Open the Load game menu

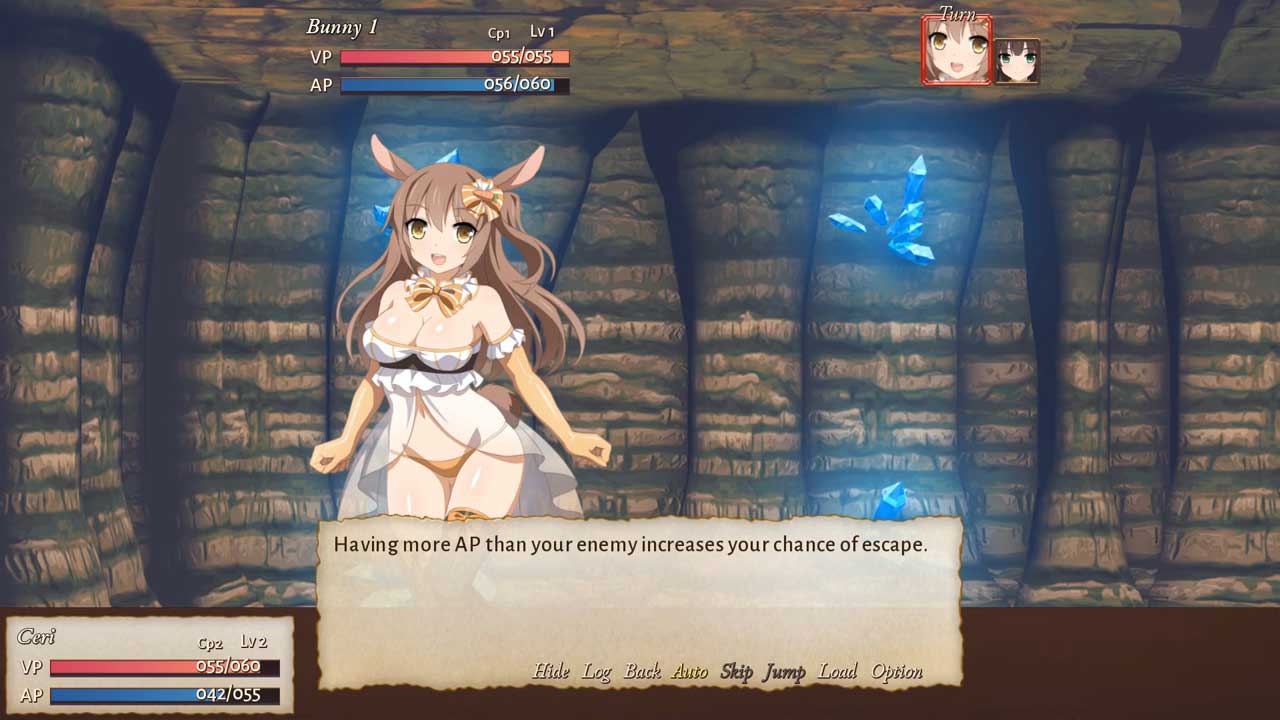pos(837,671)
